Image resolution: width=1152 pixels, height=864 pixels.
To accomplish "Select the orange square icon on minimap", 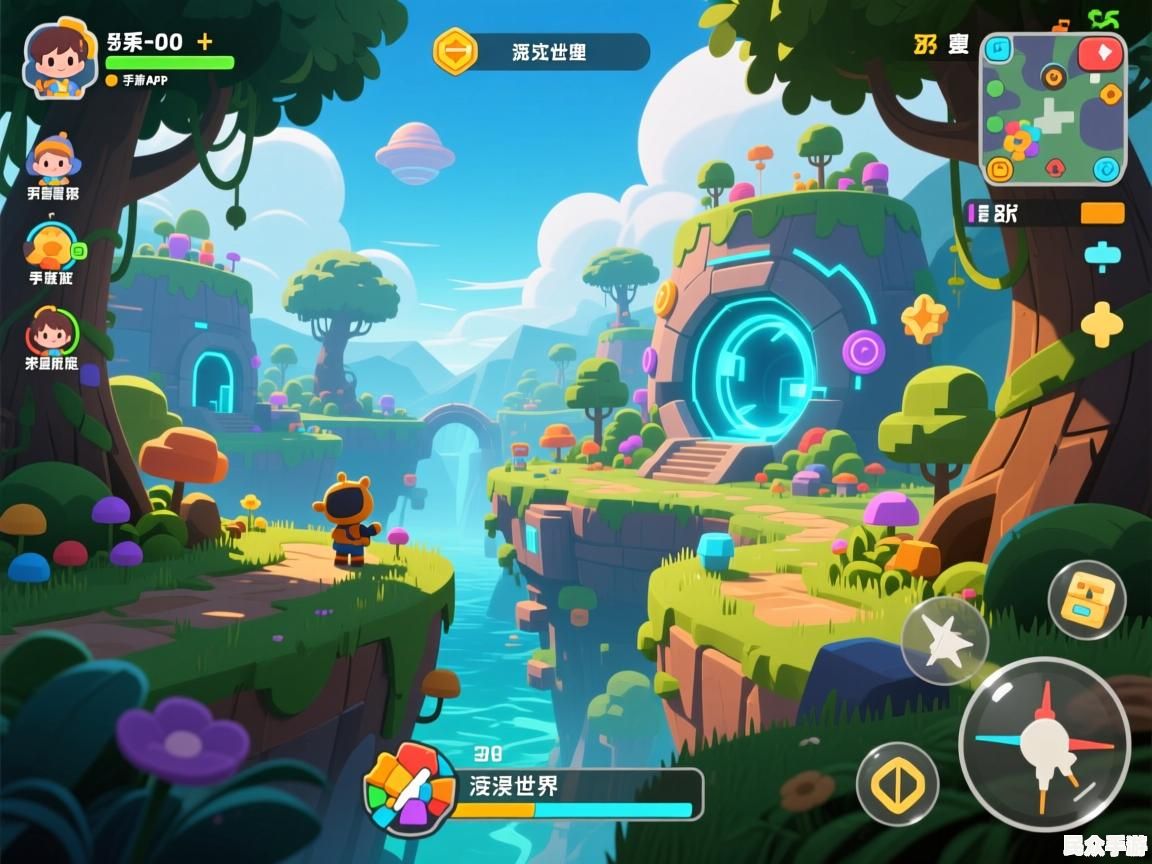I will (999, 169).
